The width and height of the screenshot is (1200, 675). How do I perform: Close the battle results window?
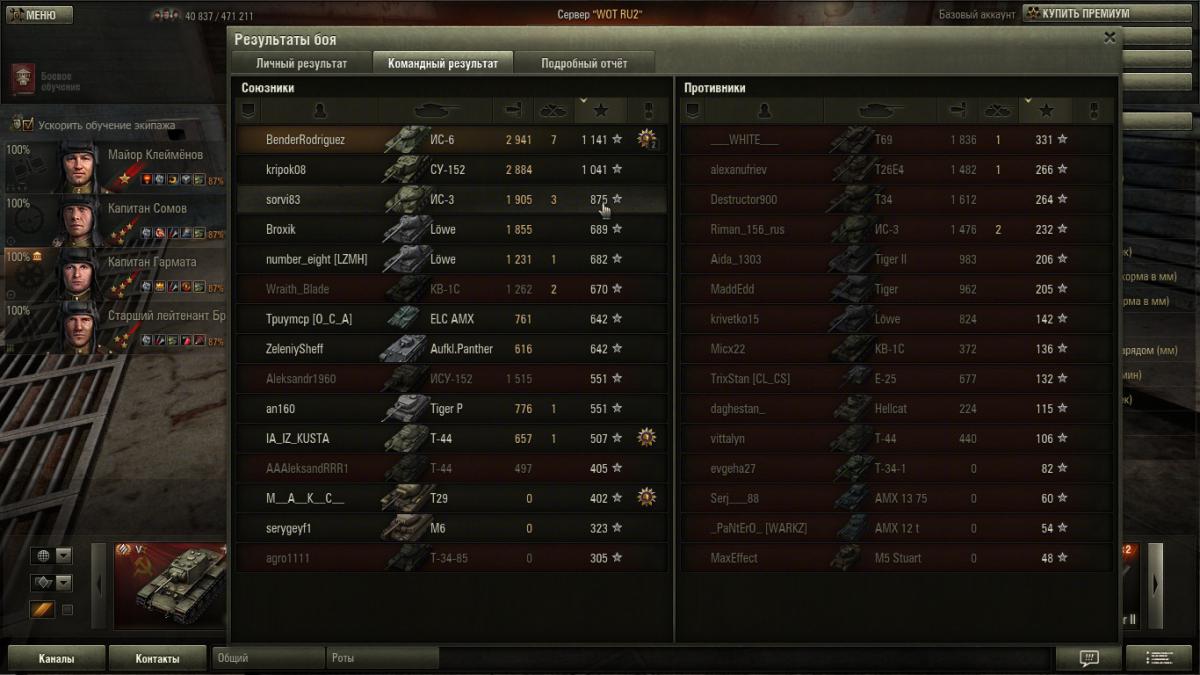click(1109, 38)
